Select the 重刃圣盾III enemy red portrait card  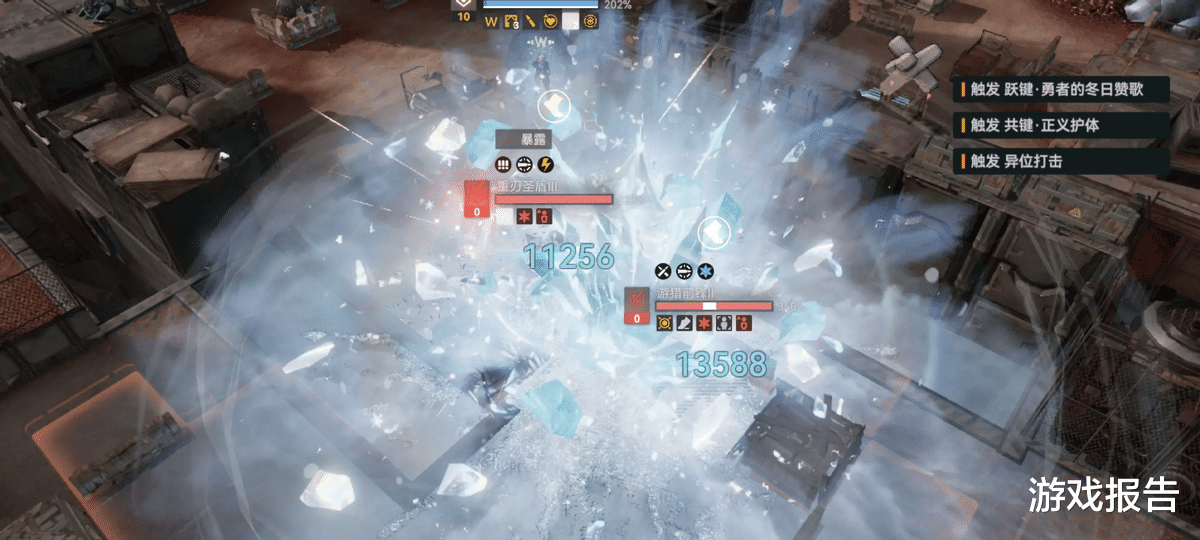[x=478, y=198]
